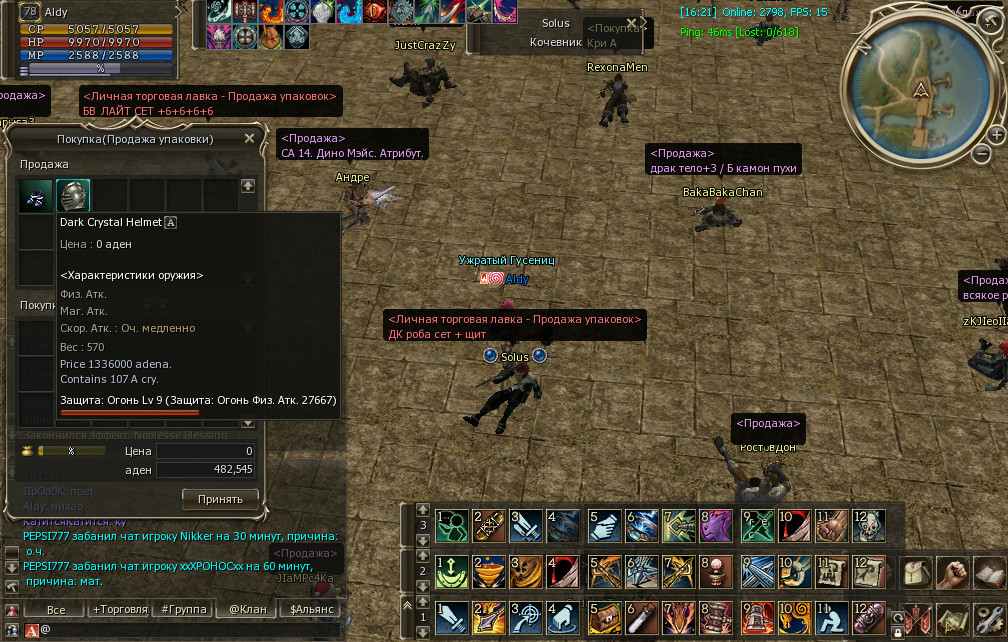Select the @Клан clan chat tab
1008x642 pixels.
246,609
